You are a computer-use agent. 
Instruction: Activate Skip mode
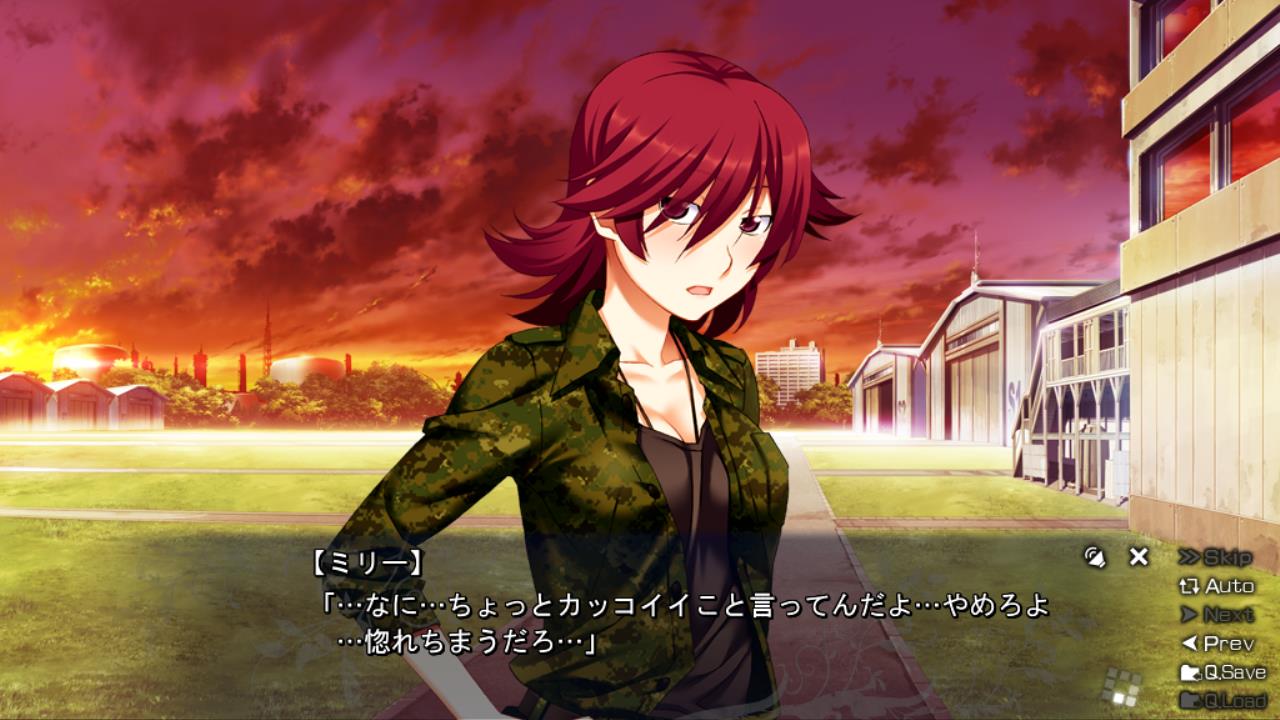(x=1215, y=557)
